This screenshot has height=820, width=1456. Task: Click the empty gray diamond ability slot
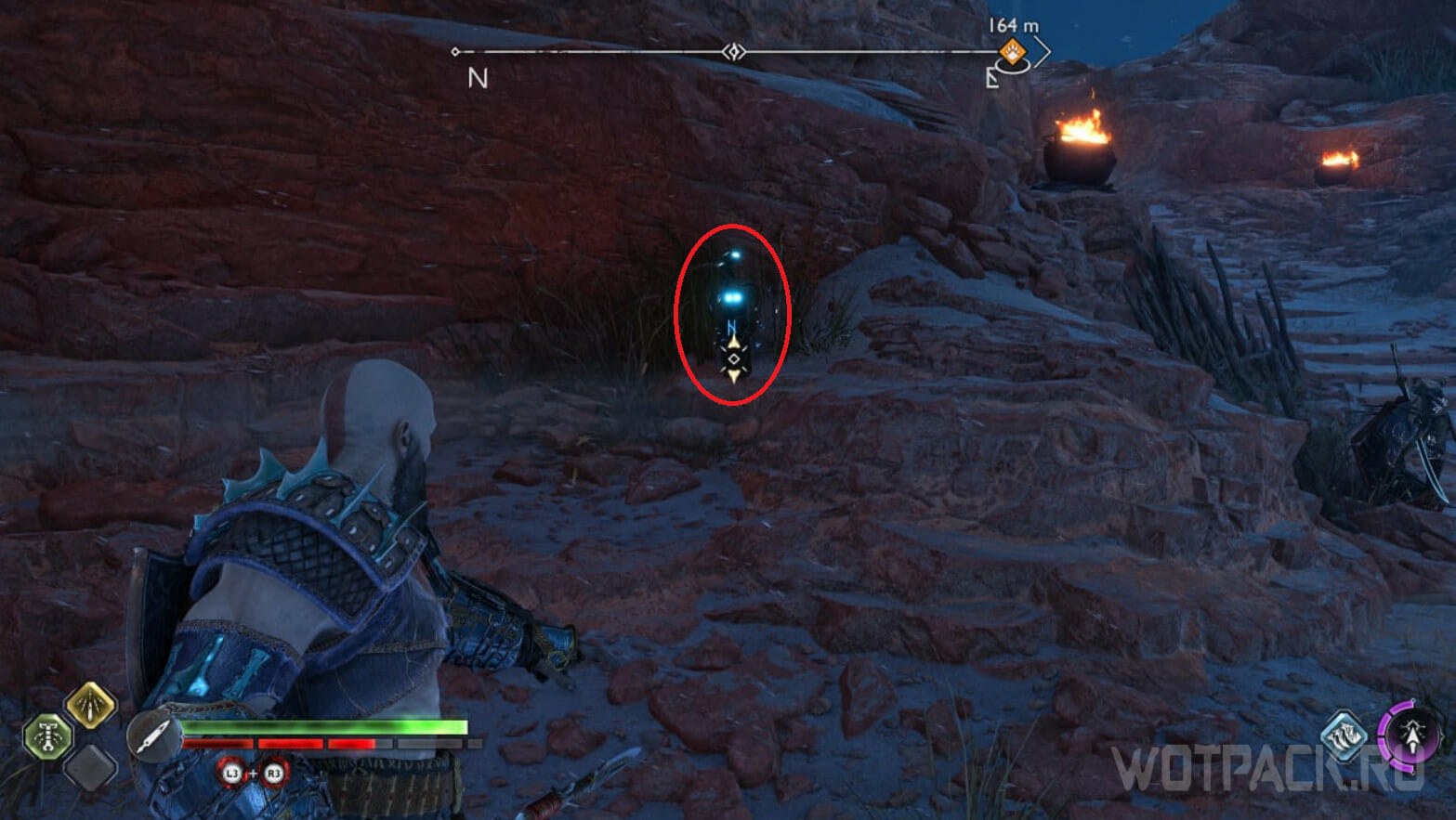pyautogui.click(x=90, y=767)
